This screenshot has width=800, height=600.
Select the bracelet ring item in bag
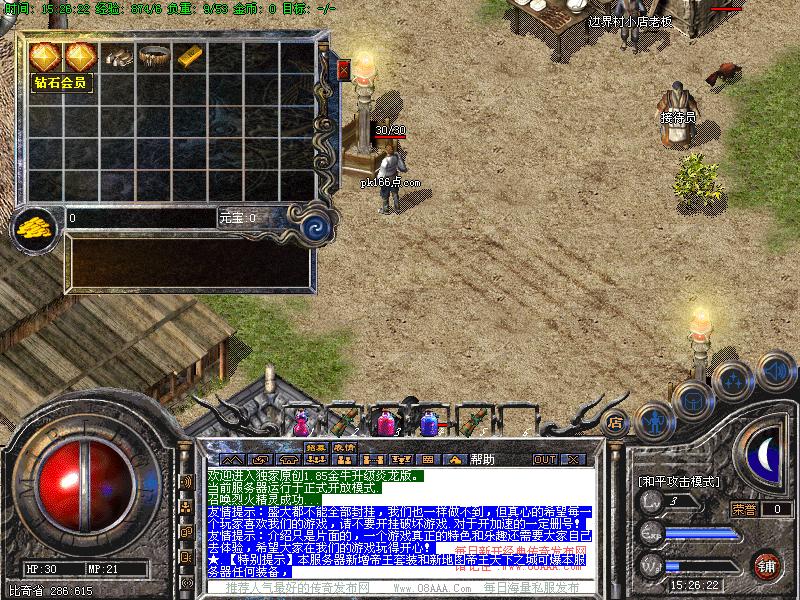(x=154, y=57)
